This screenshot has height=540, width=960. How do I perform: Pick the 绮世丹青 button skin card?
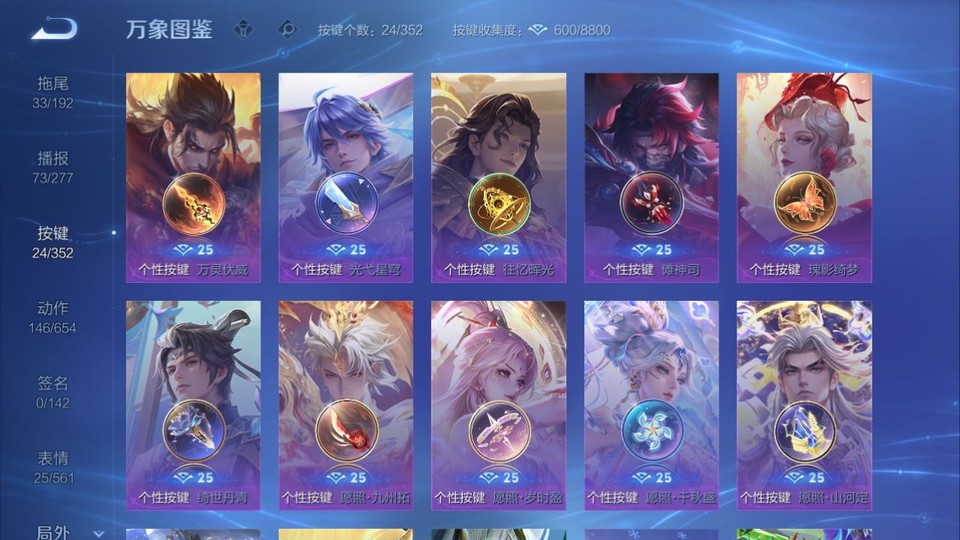click(x=193, y=405)
